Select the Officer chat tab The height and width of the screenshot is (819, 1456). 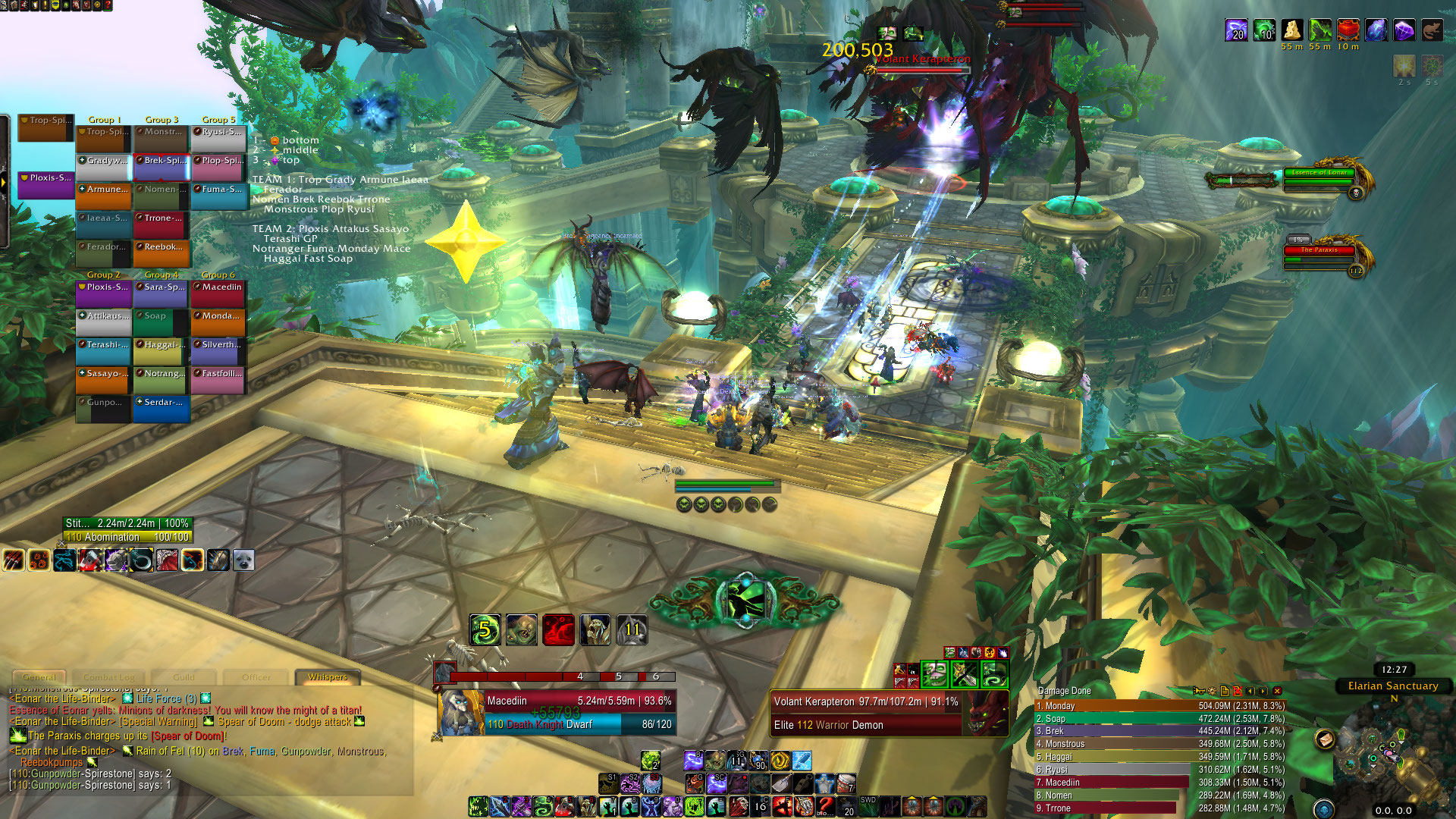tap(256, 677)
